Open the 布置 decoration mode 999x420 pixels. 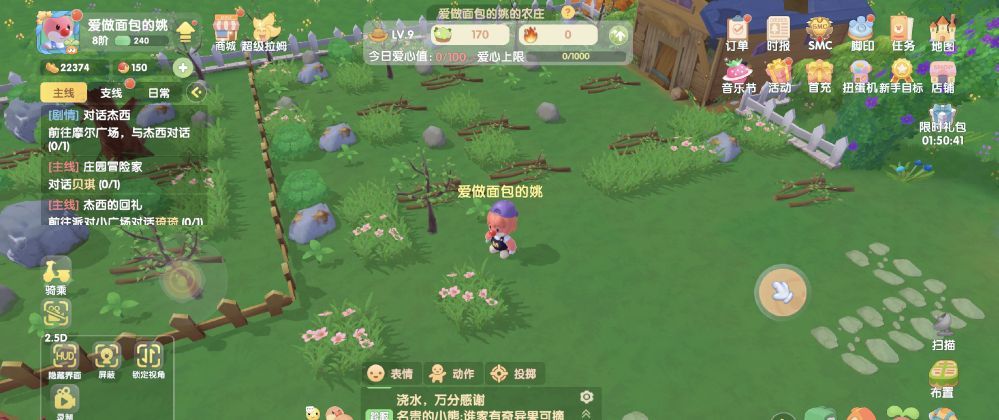coord(941,378)
